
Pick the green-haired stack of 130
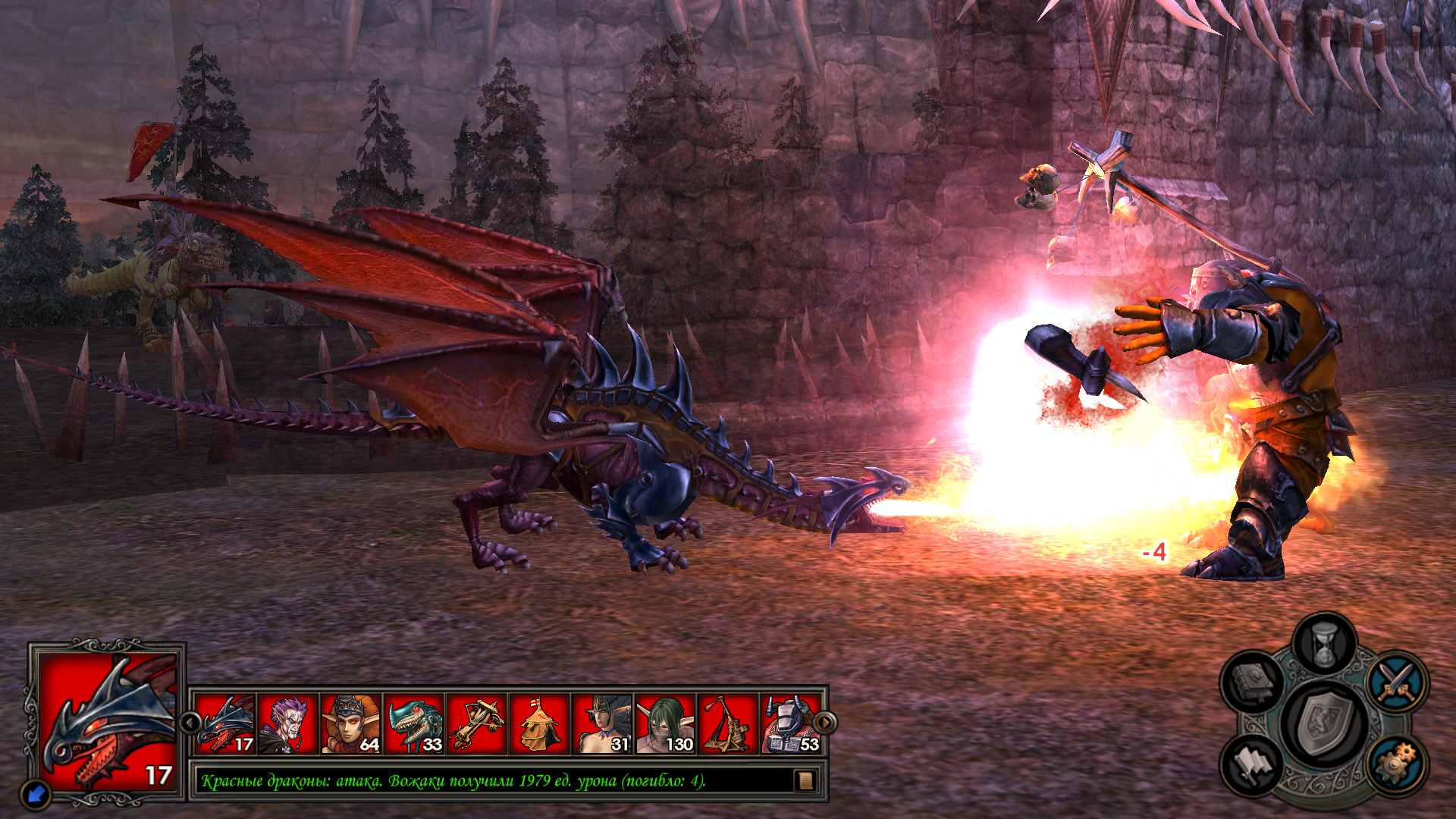(665, 724)
